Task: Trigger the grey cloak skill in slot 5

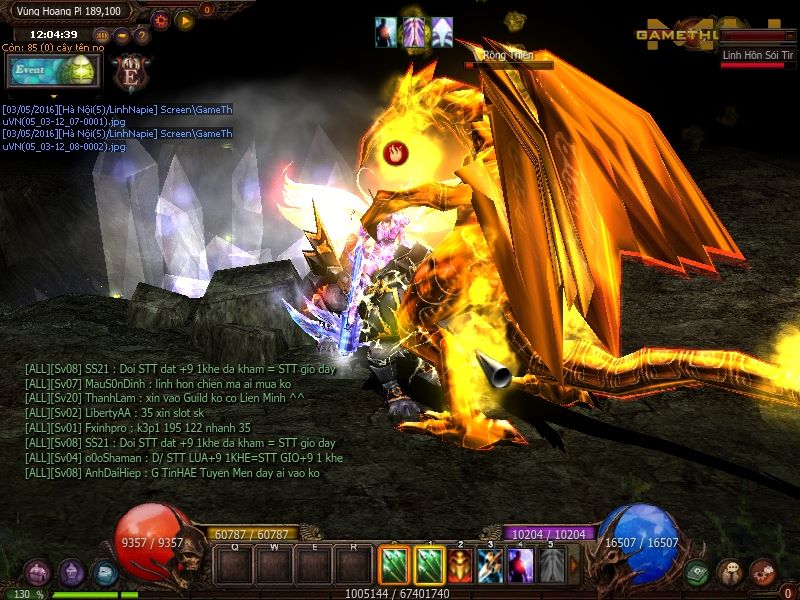Action: [552, 566]
